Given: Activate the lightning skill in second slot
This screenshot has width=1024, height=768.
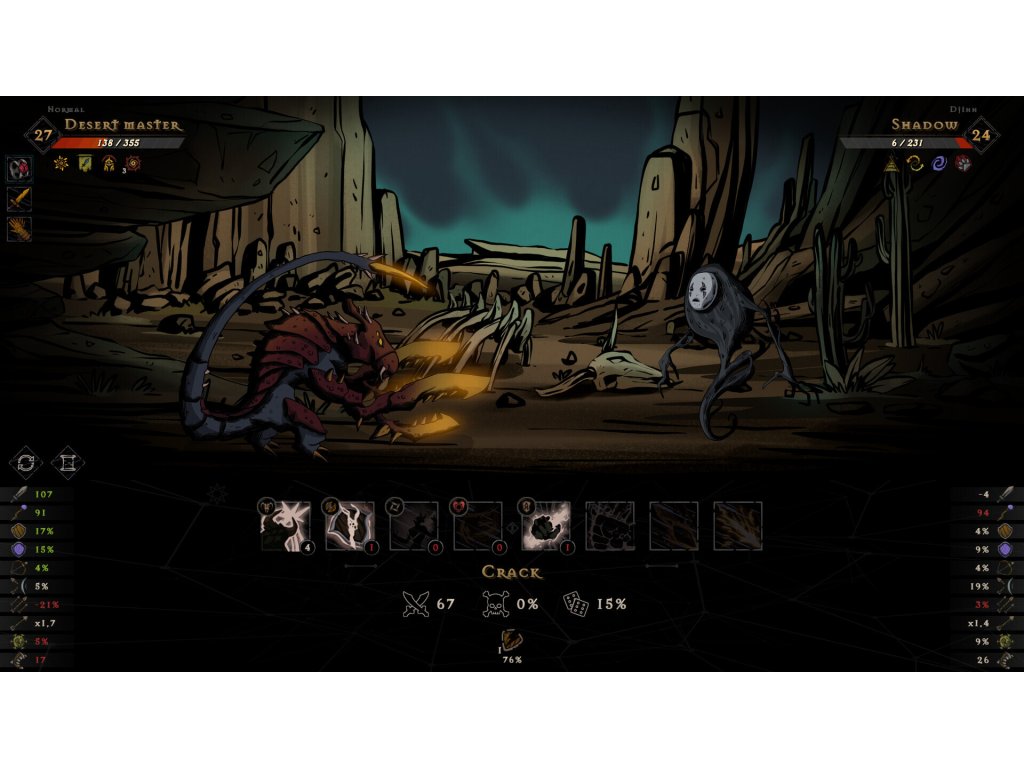Looking at the screenshot, I should (350, 526).
